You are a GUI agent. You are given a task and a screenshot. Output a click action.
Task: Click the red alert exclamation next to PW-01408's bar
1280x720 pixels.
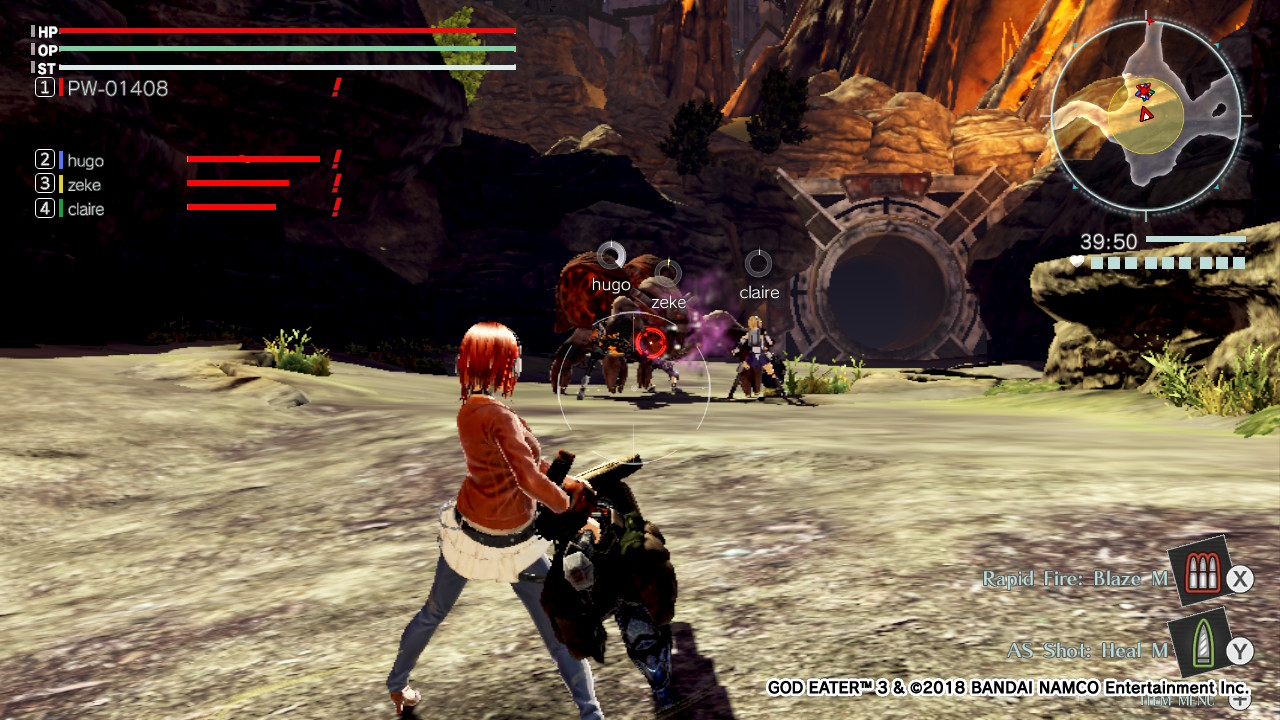[x=338, y=87]
